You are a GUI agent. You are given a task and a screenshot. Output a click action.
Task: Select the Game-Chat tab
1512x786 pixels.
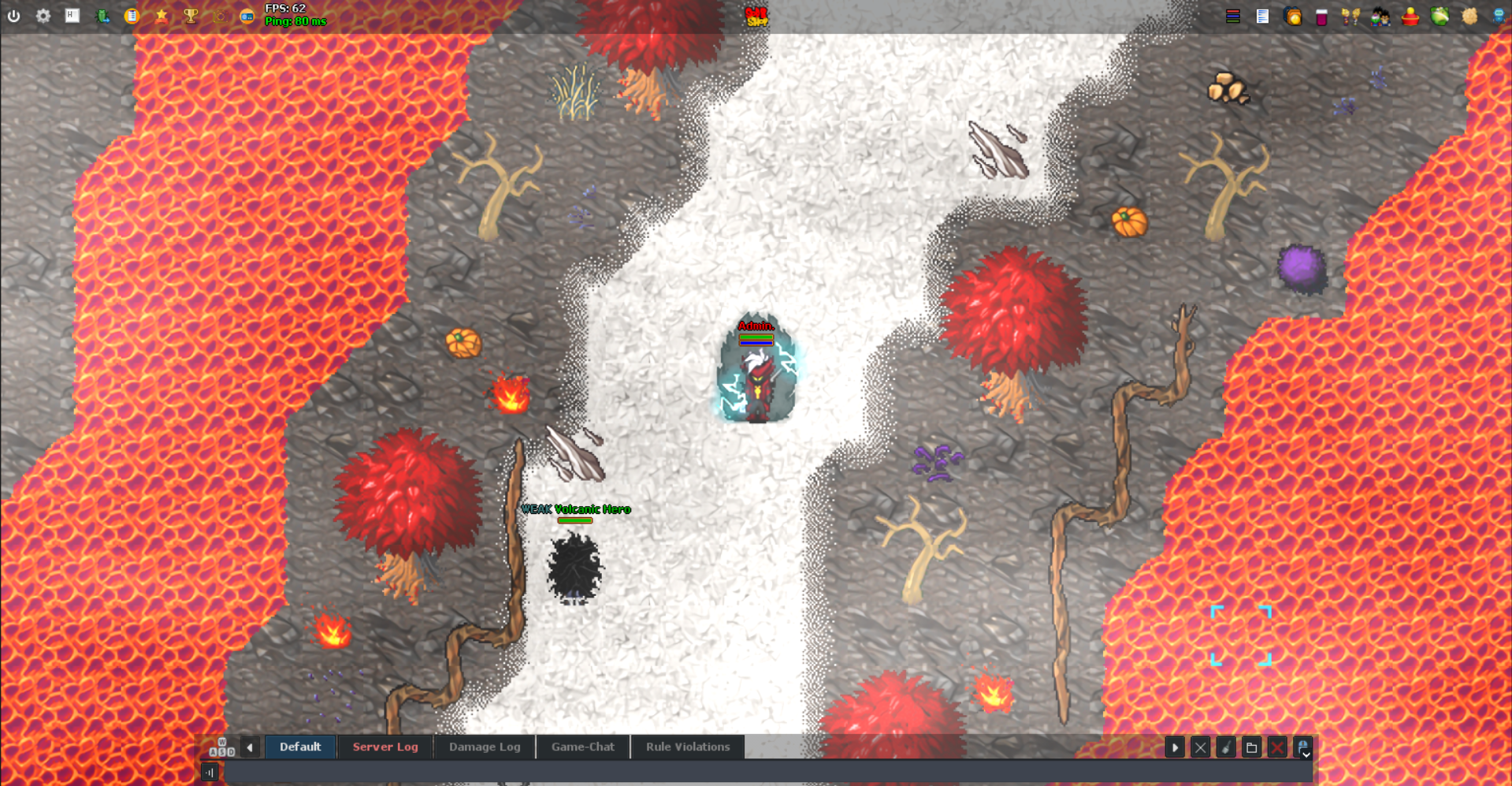[583, 747]
